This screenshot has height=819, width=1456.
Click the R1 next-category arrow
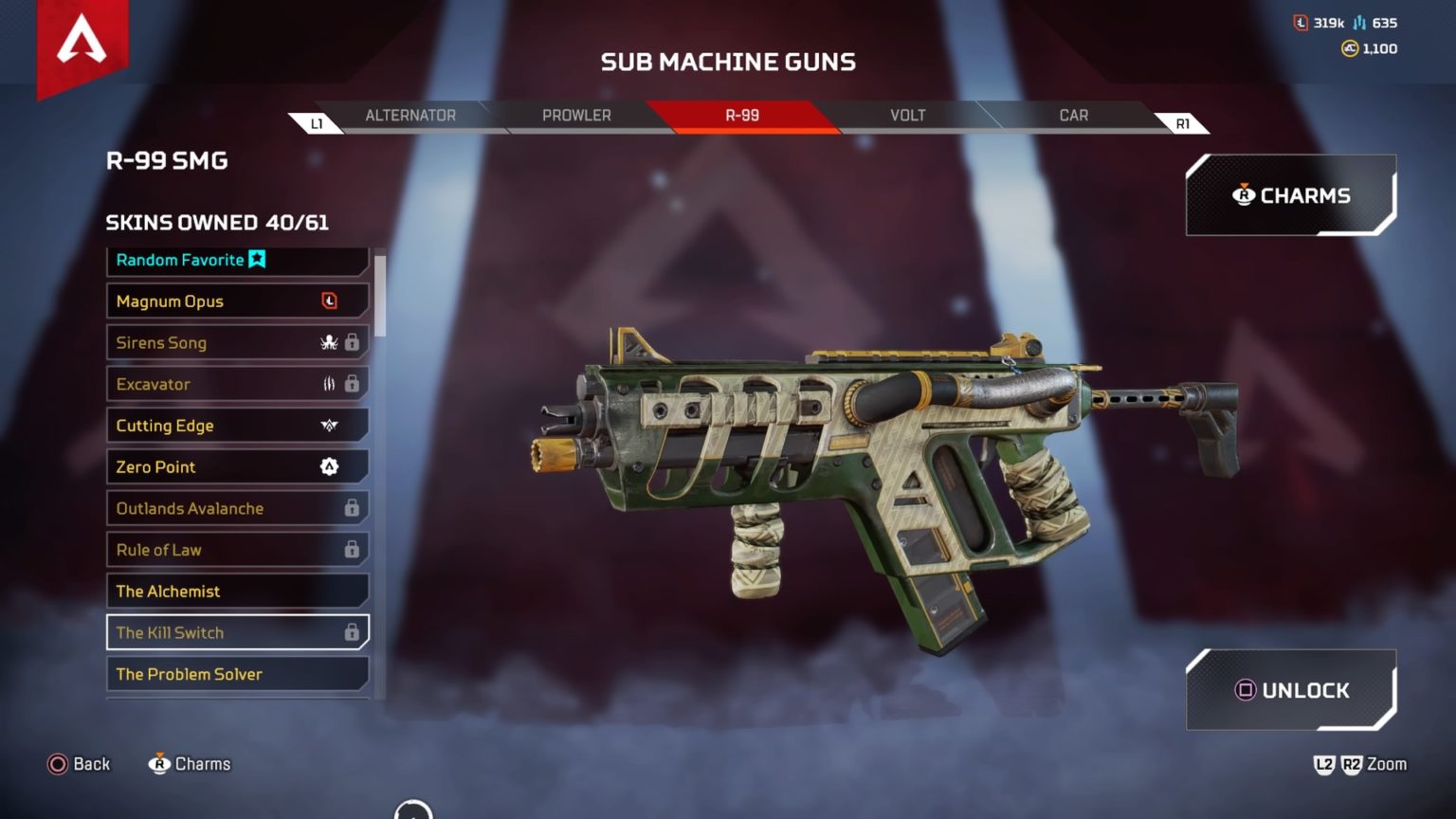click(x=1180, y=121)
